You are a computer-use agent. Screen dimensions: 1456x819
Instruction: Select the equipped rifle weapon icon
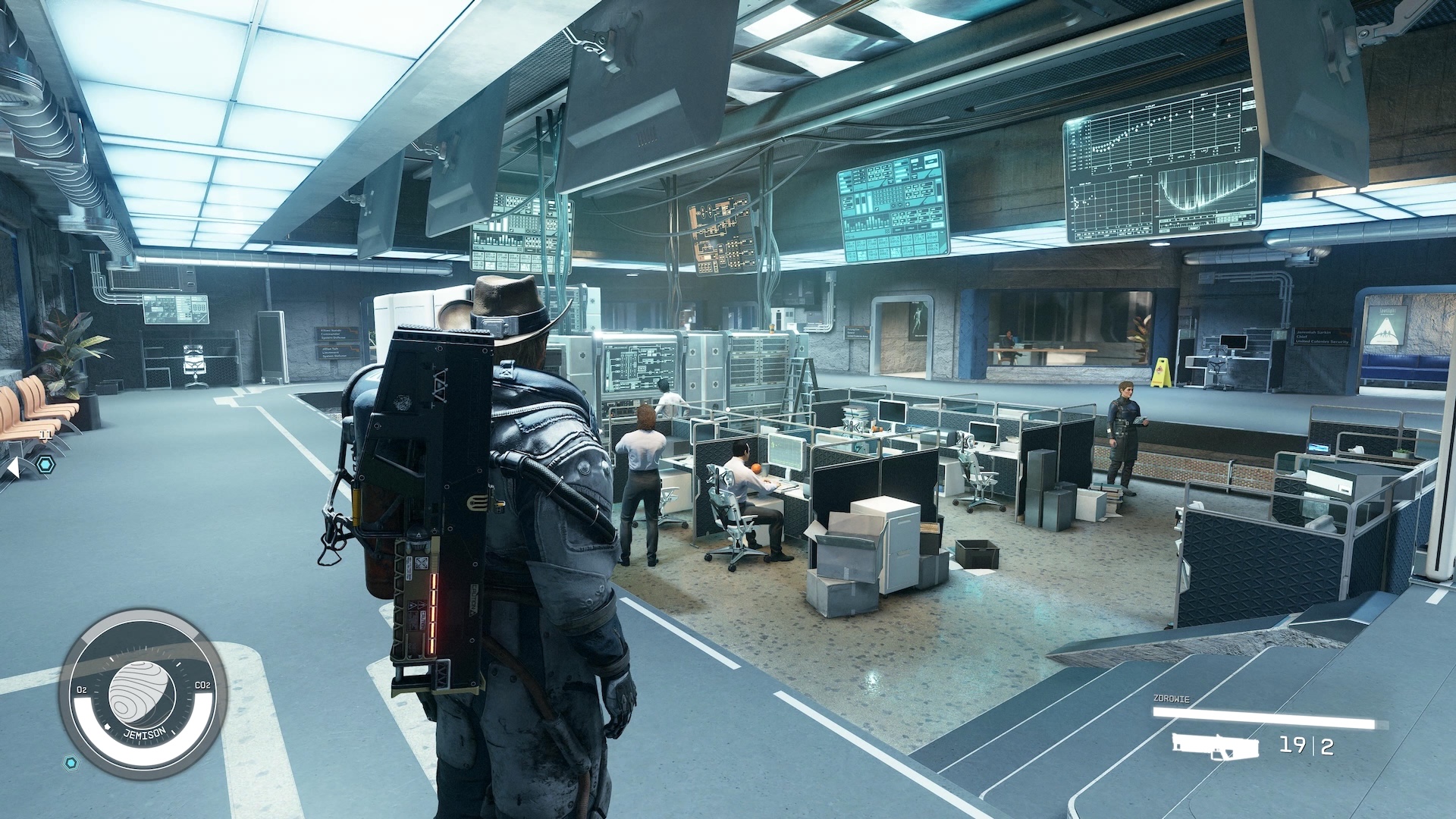click(x=1215, y=746)
